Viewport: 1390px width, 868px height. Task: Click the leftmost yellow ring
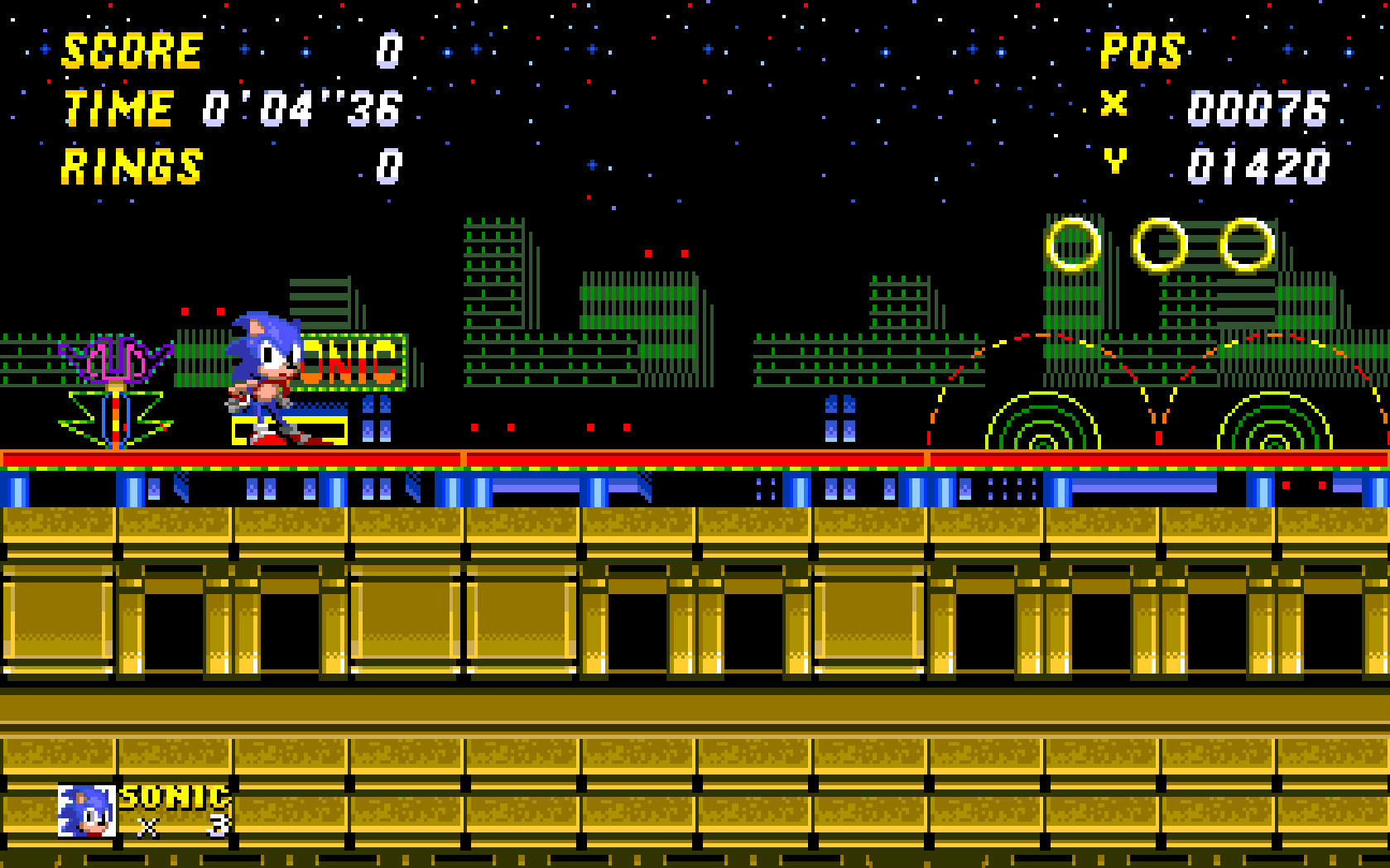pos(1072,246)
